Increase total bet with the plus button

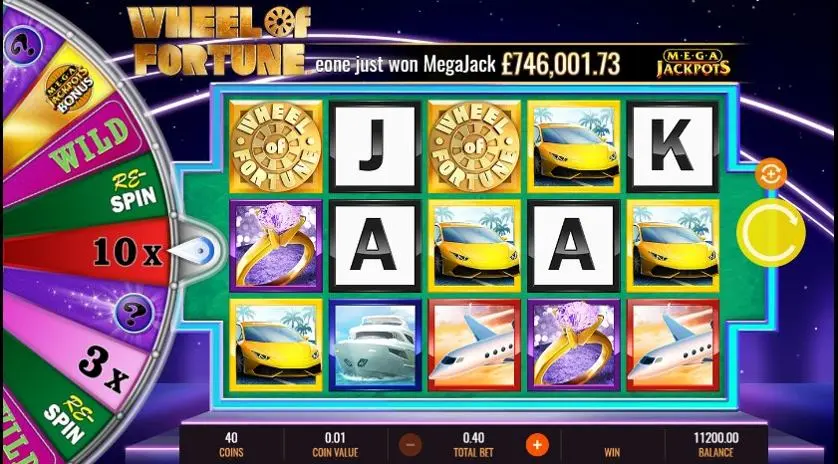point(537,444)
